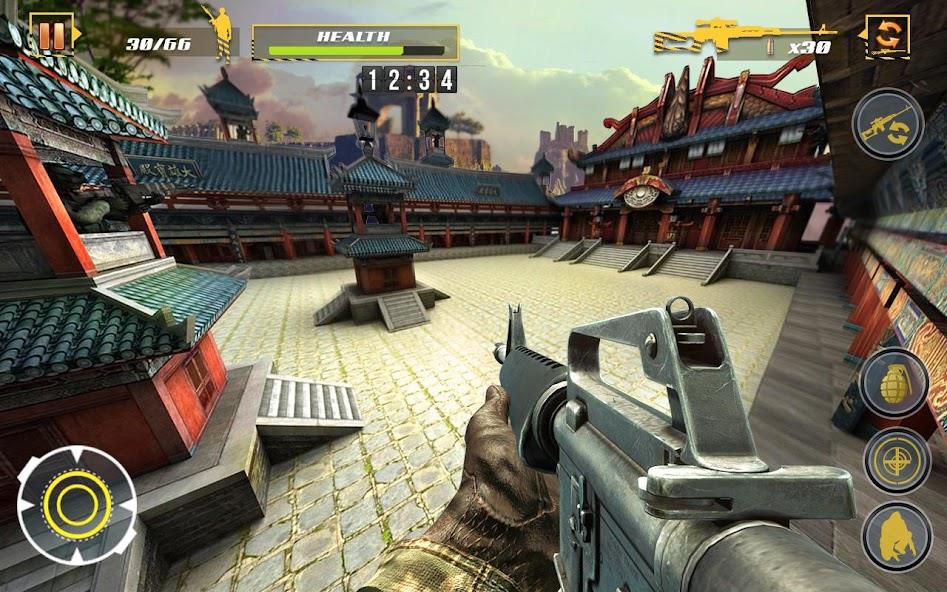Activate the crosshair aim button
Image resolution: width=947 pixels, height=592 pixels.
[897, 460]
